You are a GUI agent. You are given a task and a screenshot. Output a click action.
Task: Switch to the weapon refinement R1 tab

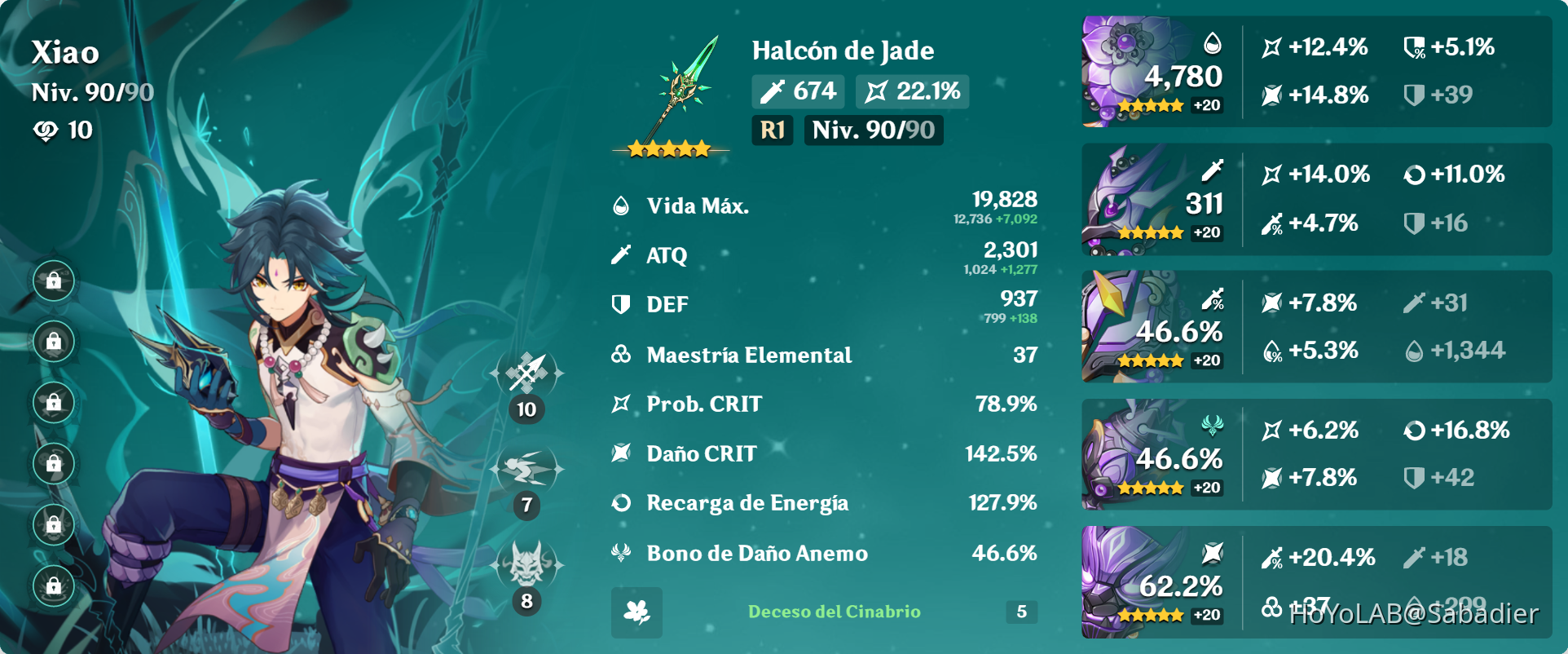pyautogui.click(x=771, y=130)
